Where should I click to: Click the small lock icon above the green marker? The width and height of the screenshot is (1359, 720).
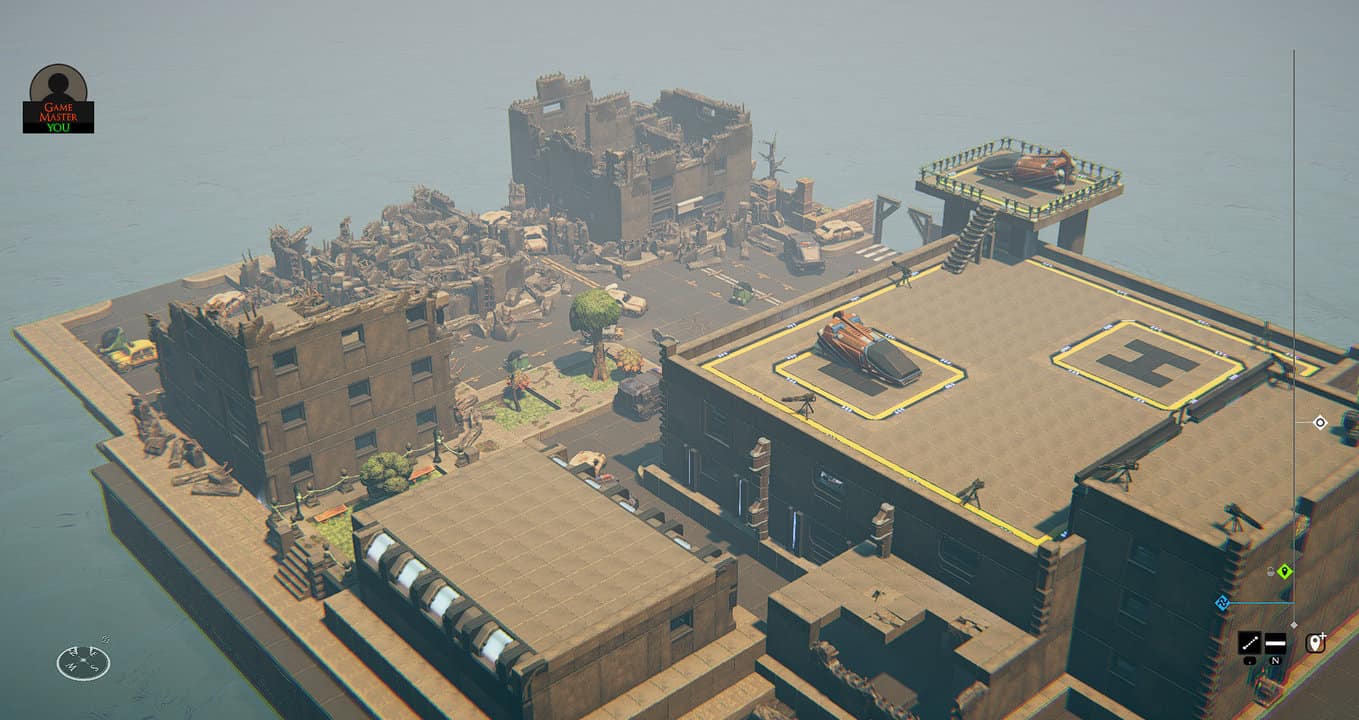click(1270, 571)
